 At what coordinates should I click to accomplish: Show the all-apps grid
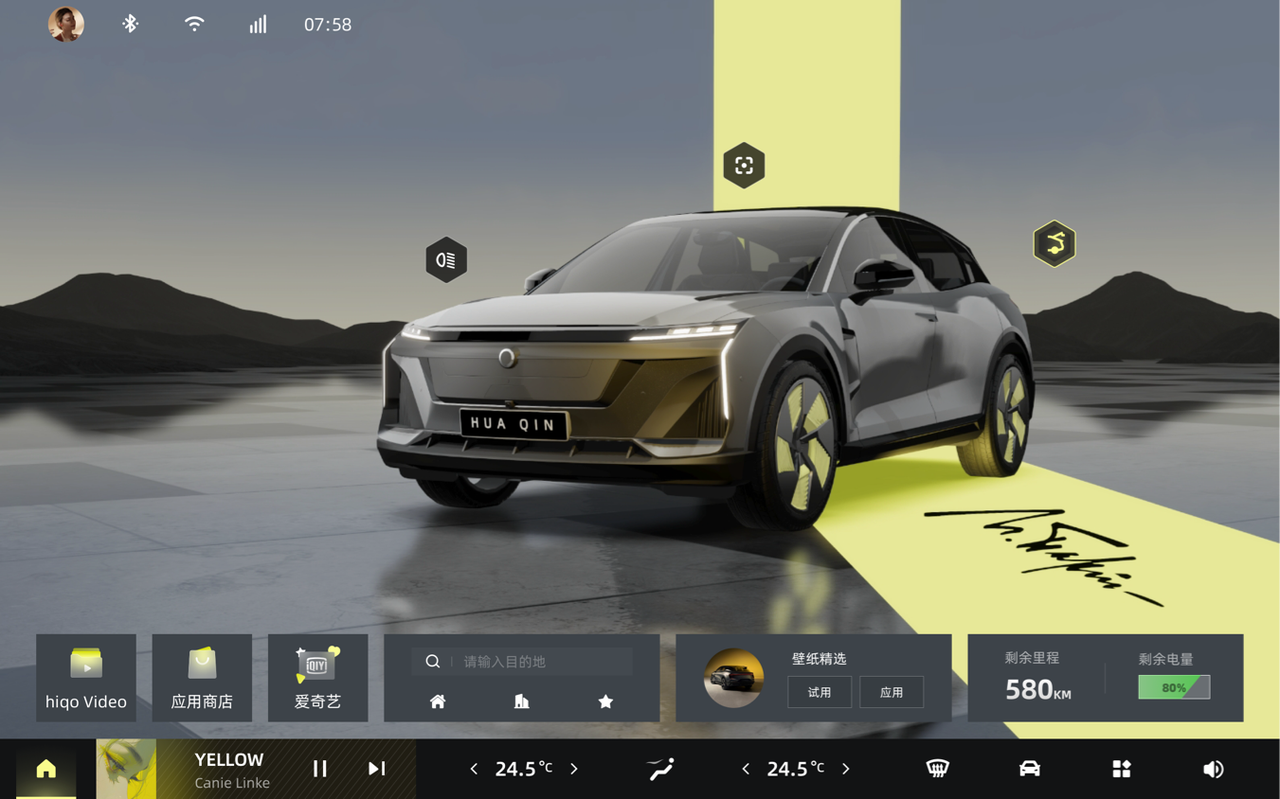pyautogui.click(x=1121, y=768)
